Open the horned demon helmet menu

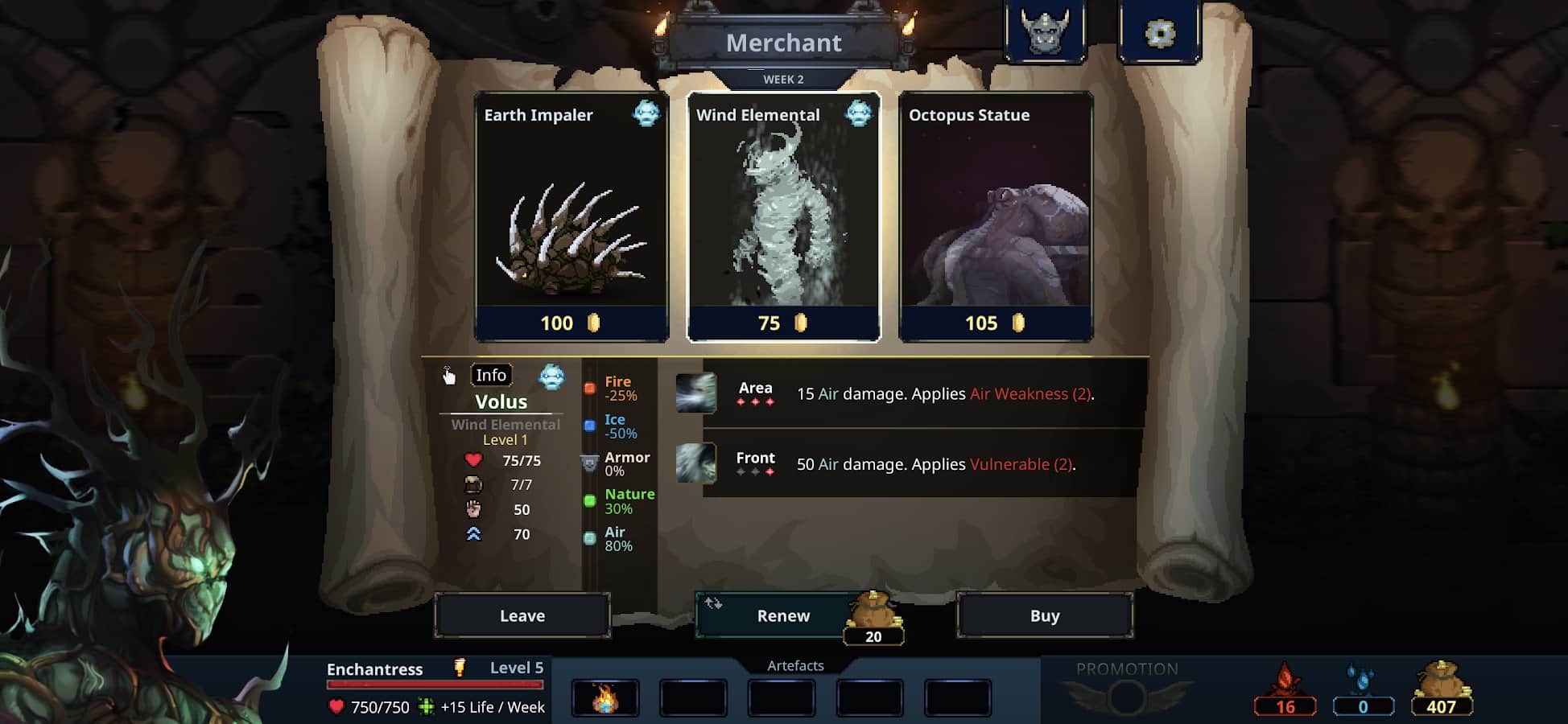[x=1046, y=33]
